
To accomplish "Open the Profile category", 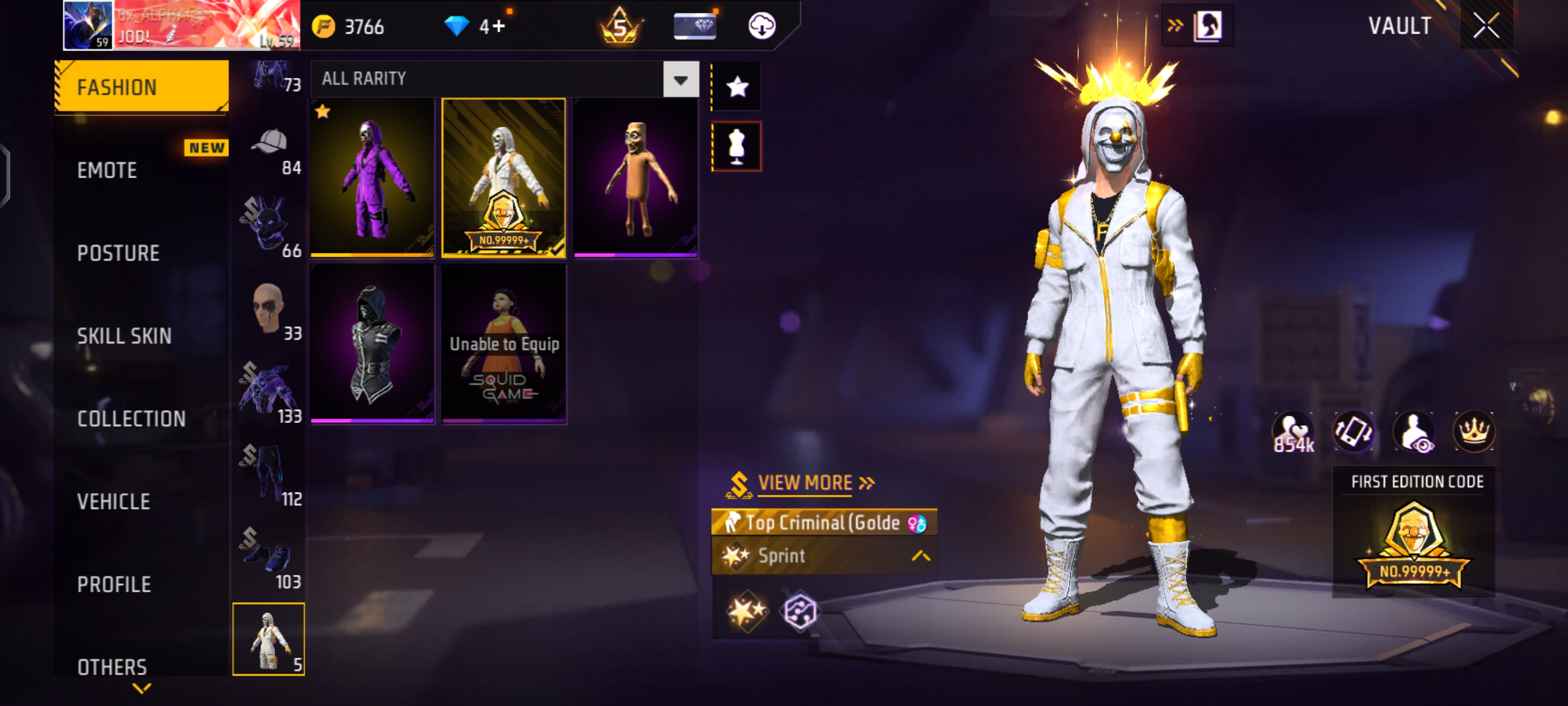I will tap(114, 584).
